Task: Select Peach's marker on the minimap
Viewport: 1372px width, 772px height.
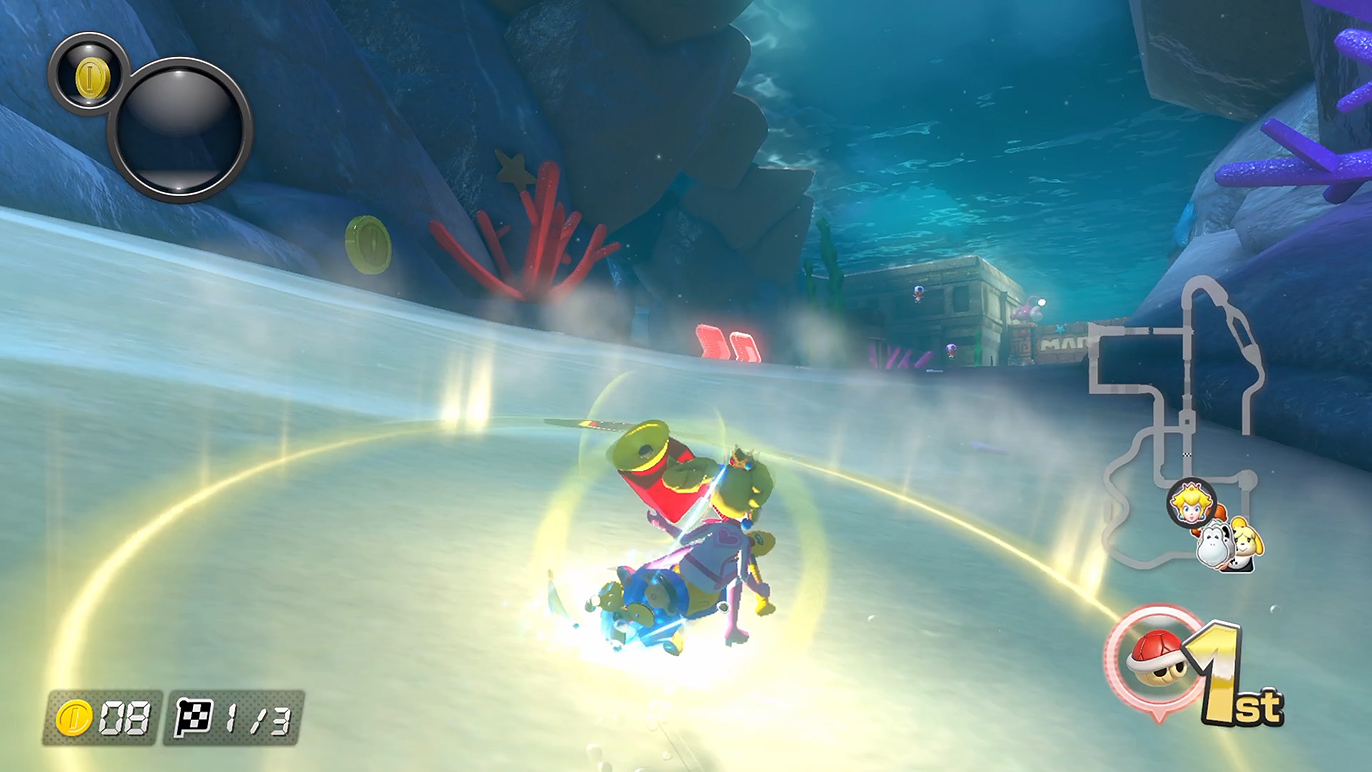Action: tap(1189, 501)
